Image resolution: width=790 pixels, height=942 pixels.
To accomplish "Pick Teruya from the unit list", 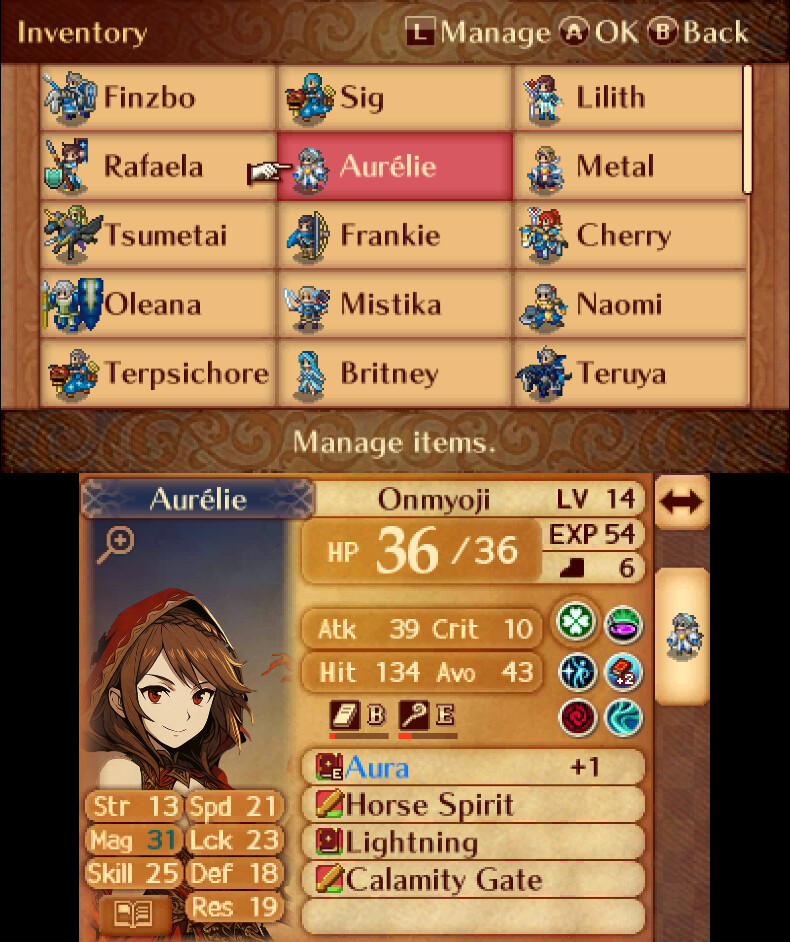I will [x=628, y=374].
